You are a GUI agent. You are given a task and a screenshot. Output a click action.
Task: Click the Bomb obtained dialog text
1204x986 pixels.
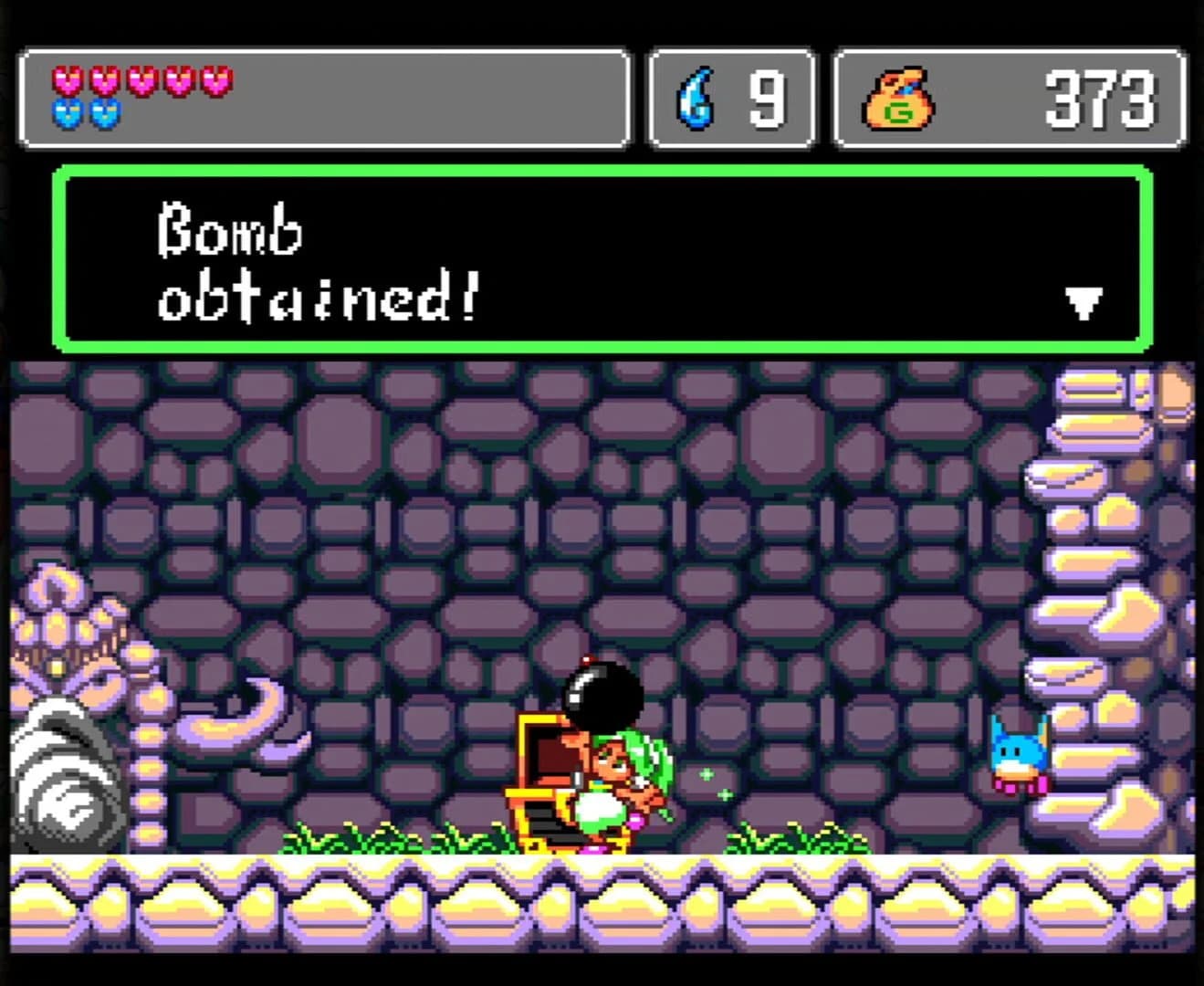point(315,260)
